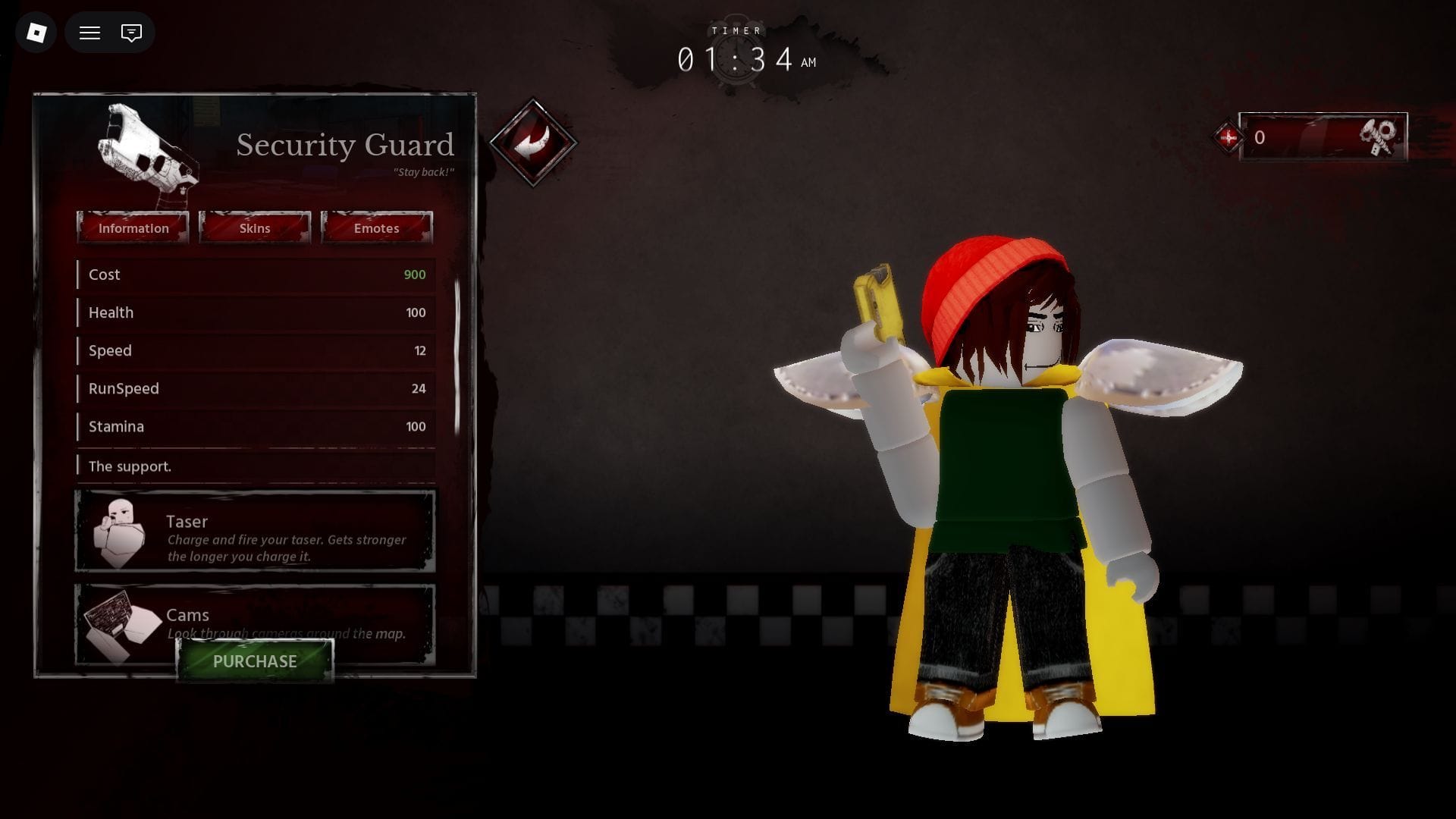1456x819 pixels.
Task: Show the Emotes tab
Action: coord(376,228)
